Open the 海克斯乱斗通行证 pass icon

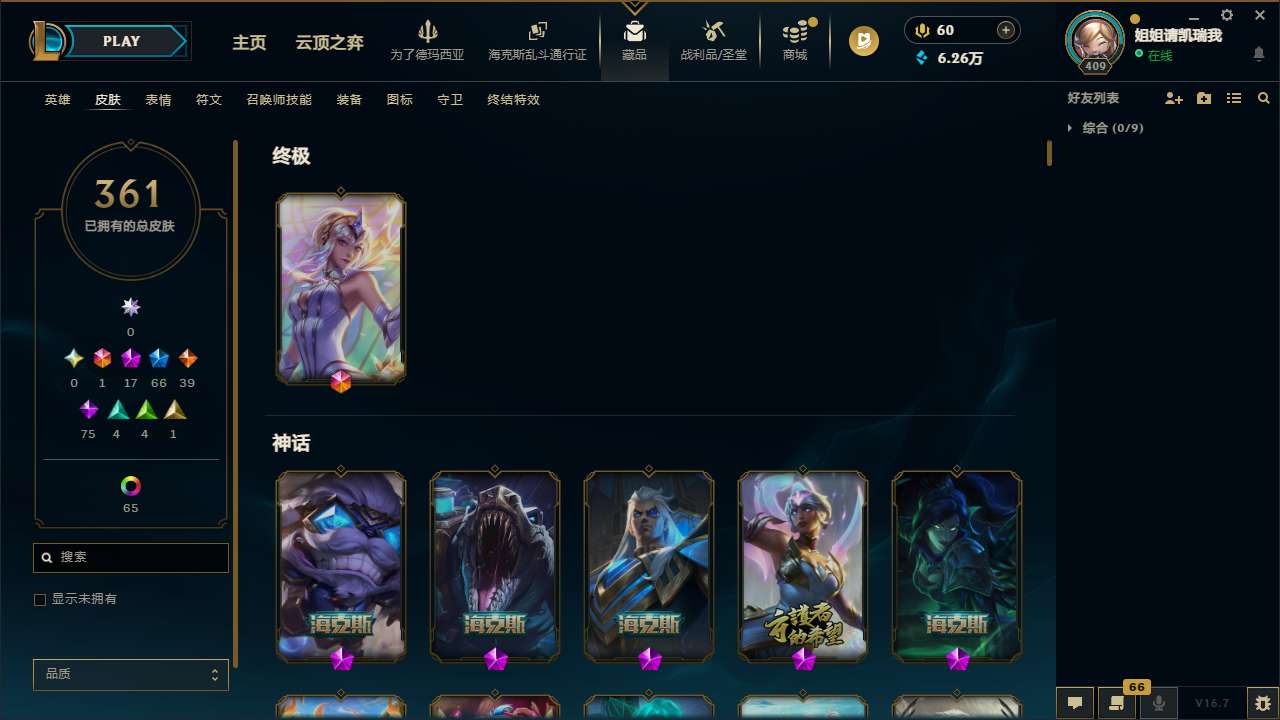click(x=537, y=40)
